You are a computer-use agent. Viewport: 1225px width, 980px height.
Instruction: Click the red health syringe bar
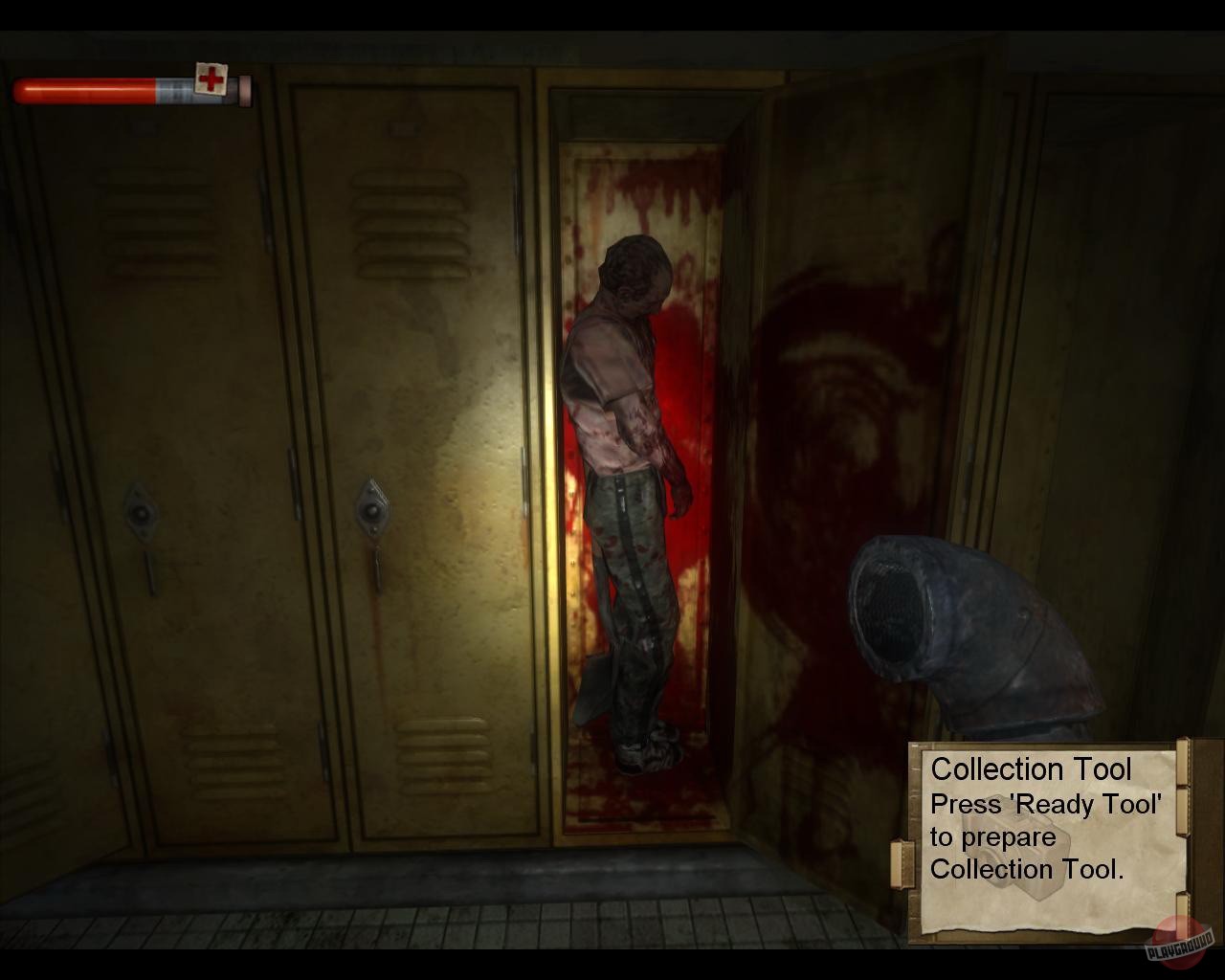tap(81, 89)
